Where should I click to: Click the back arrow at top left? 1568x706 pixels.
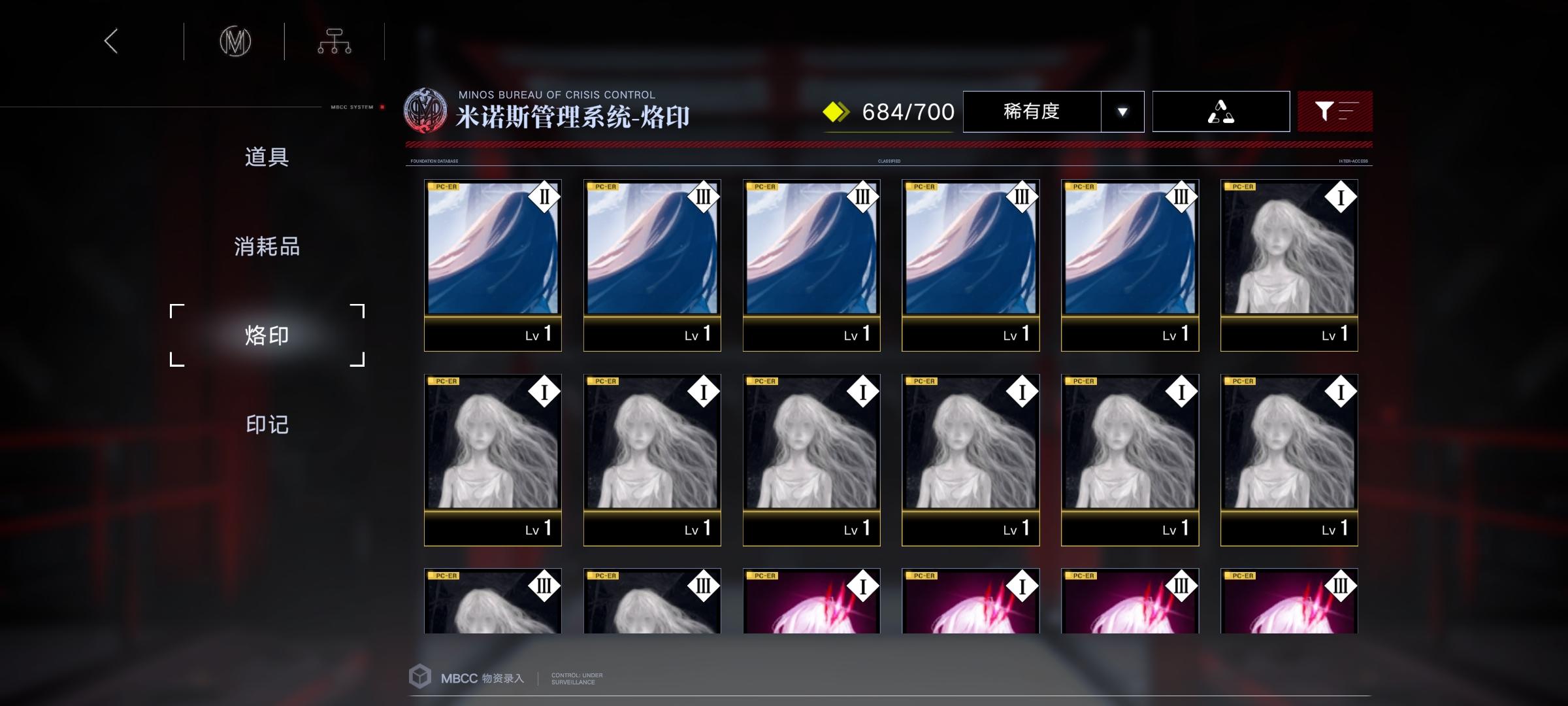point(111,41)
